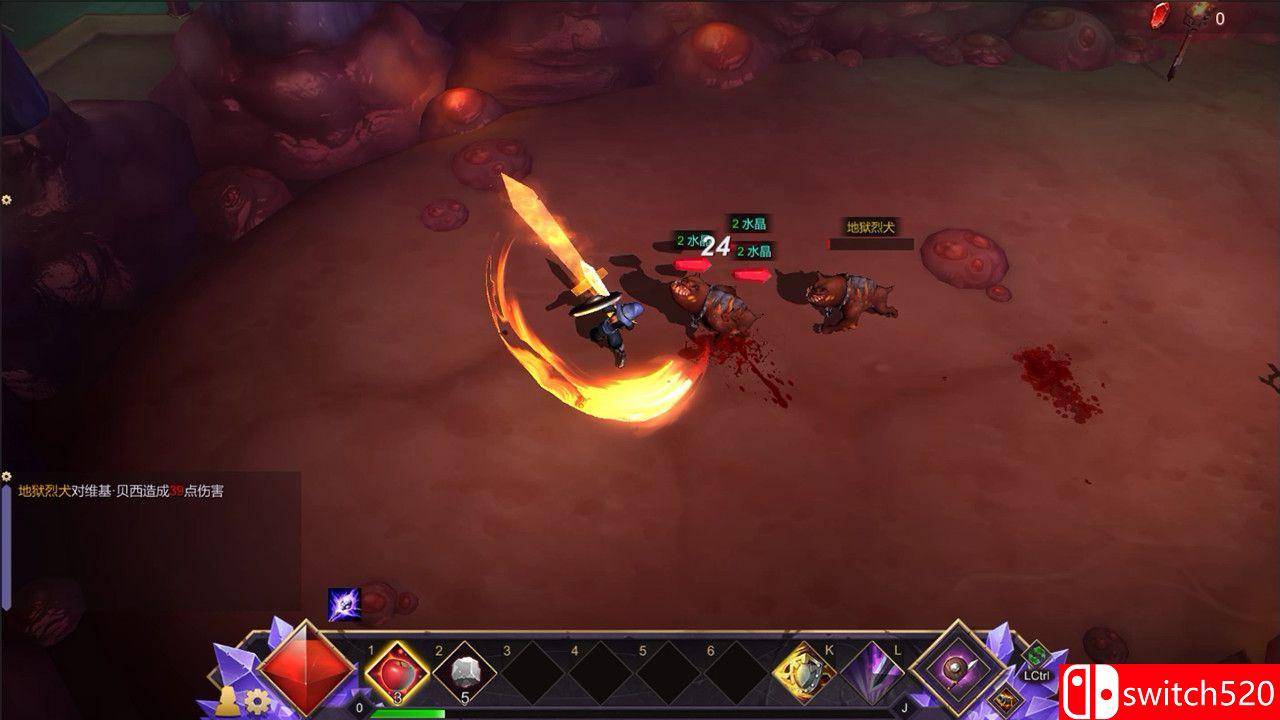The height and width of the screenshot is (720, 1280).
Task: Use the red apple in slot 1
Action: coord(396,672)
